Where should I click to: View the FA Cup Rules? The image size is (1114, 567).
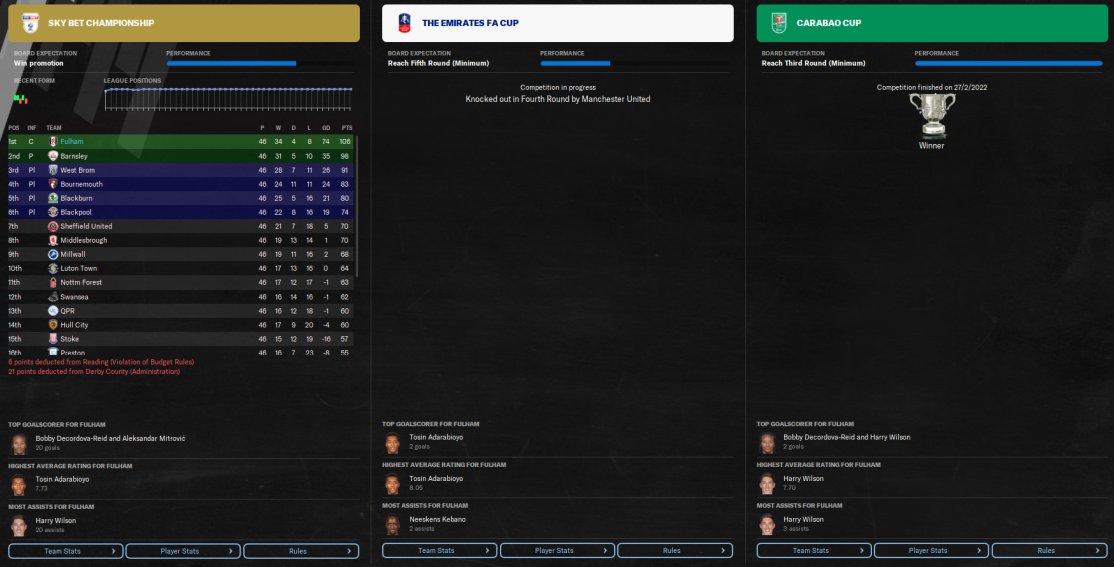click(675, 550)
